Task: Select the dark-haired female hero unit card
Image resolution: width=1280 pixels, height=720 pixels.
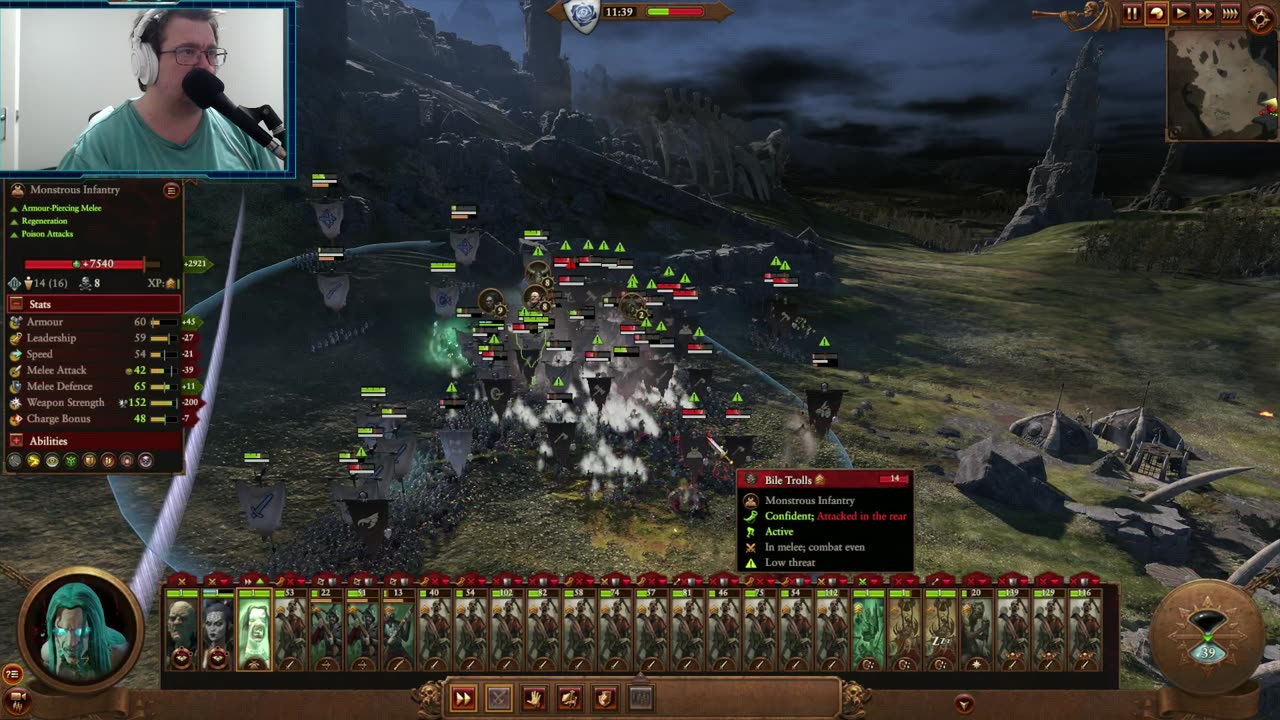Action: [x=217, y=628]
